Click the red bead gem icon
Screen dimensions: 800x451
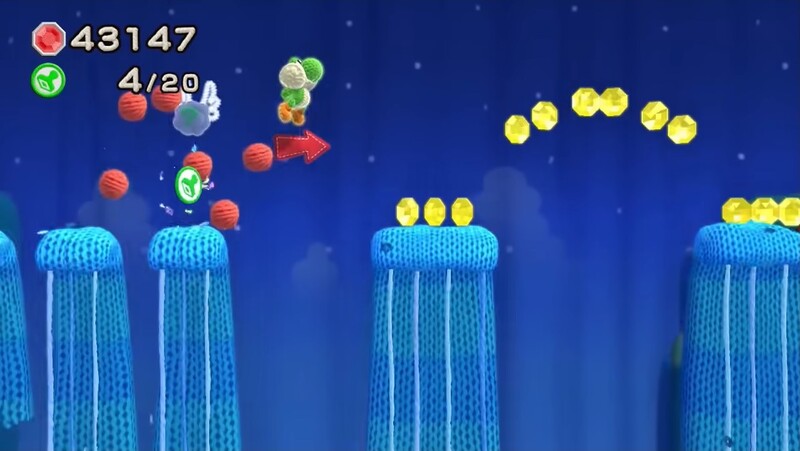[x=48, y=39]
